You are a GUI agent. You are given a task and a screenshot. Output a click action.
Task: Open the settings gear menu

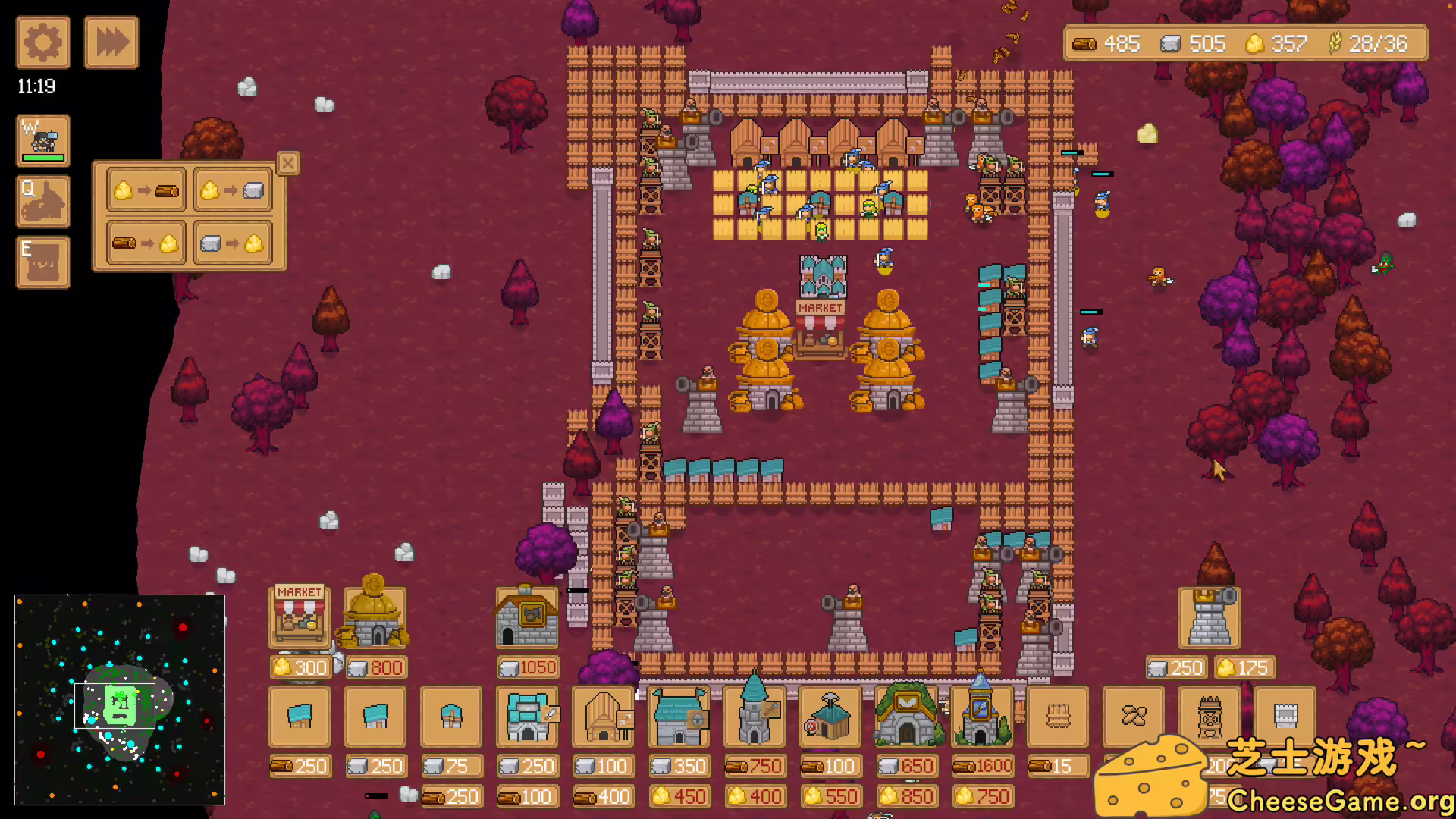(42, 42)
